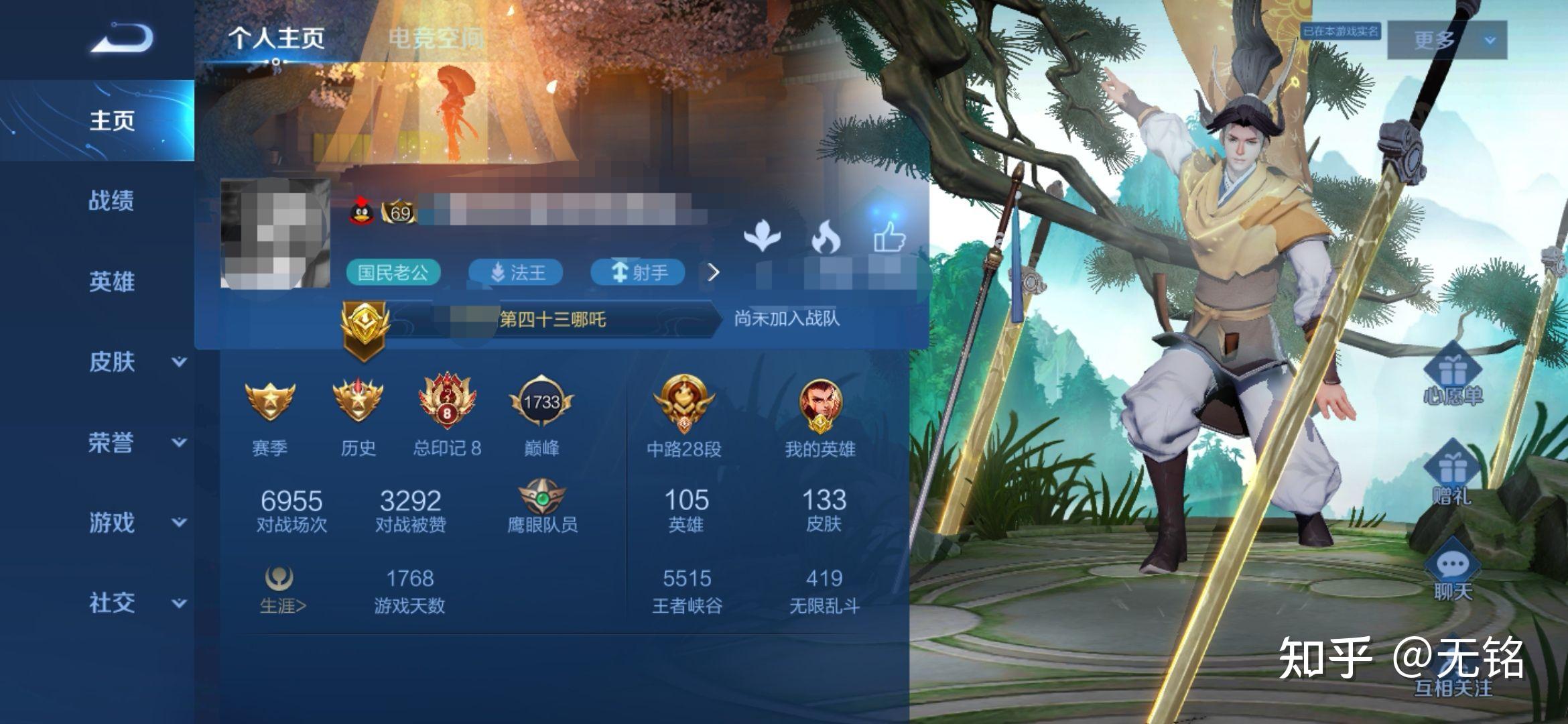This screenshot has height=724, width=1568.
Task: Select the 个人主页 tab
Action: point(277,38)
